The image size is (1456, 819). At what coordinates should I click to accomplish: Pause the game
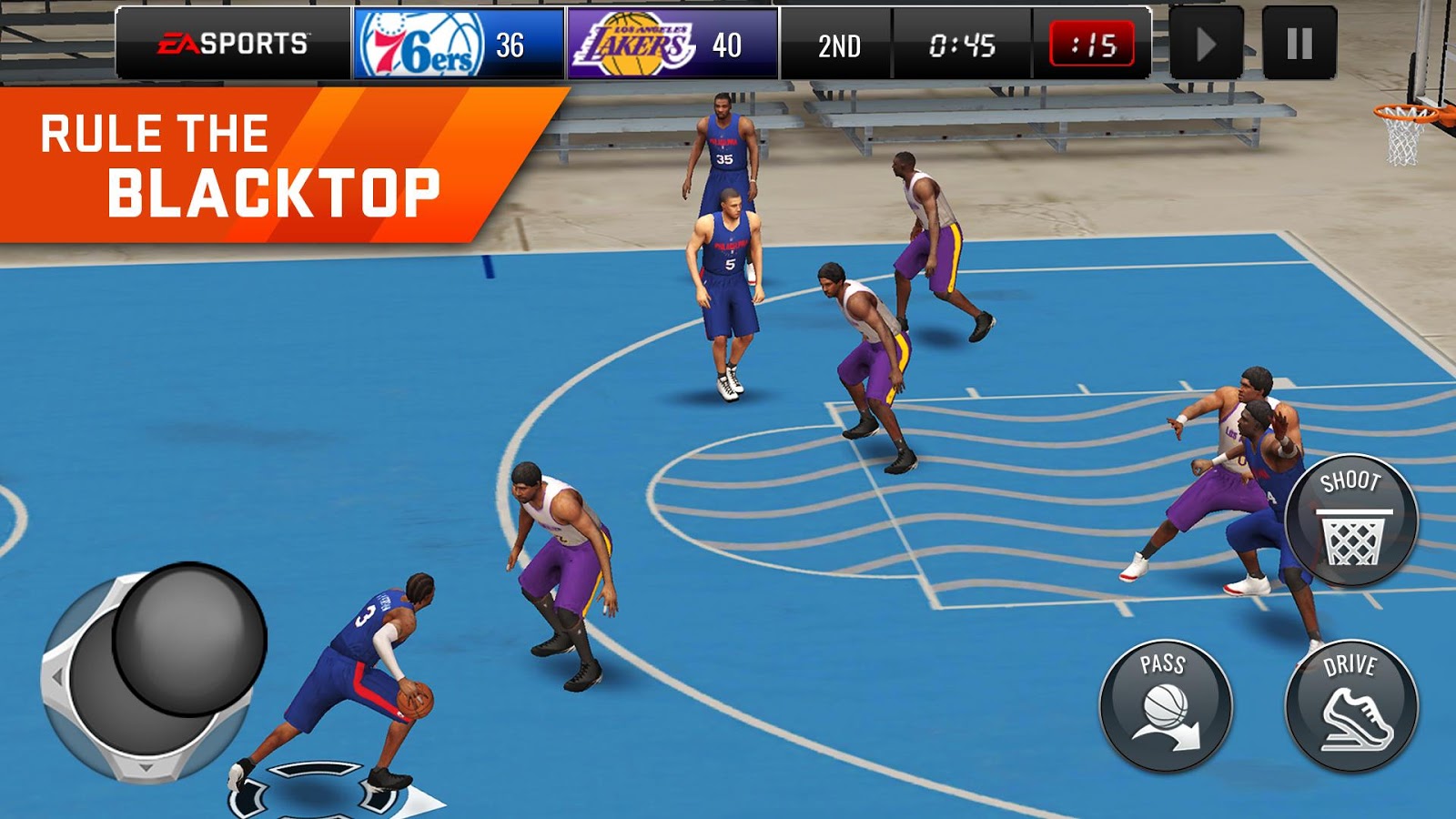(1300, 39)
